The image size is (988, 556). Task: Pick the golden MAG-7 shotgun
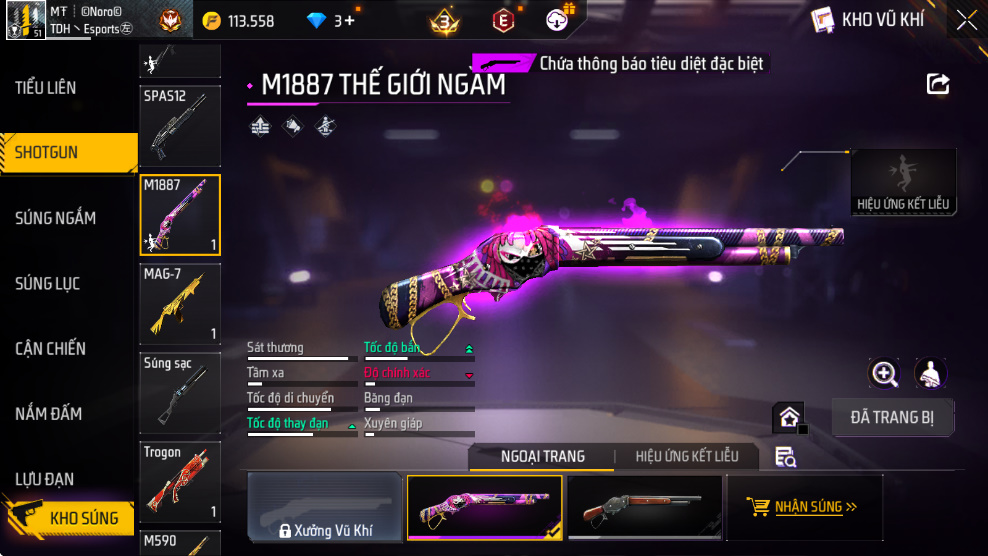[180, 304]
